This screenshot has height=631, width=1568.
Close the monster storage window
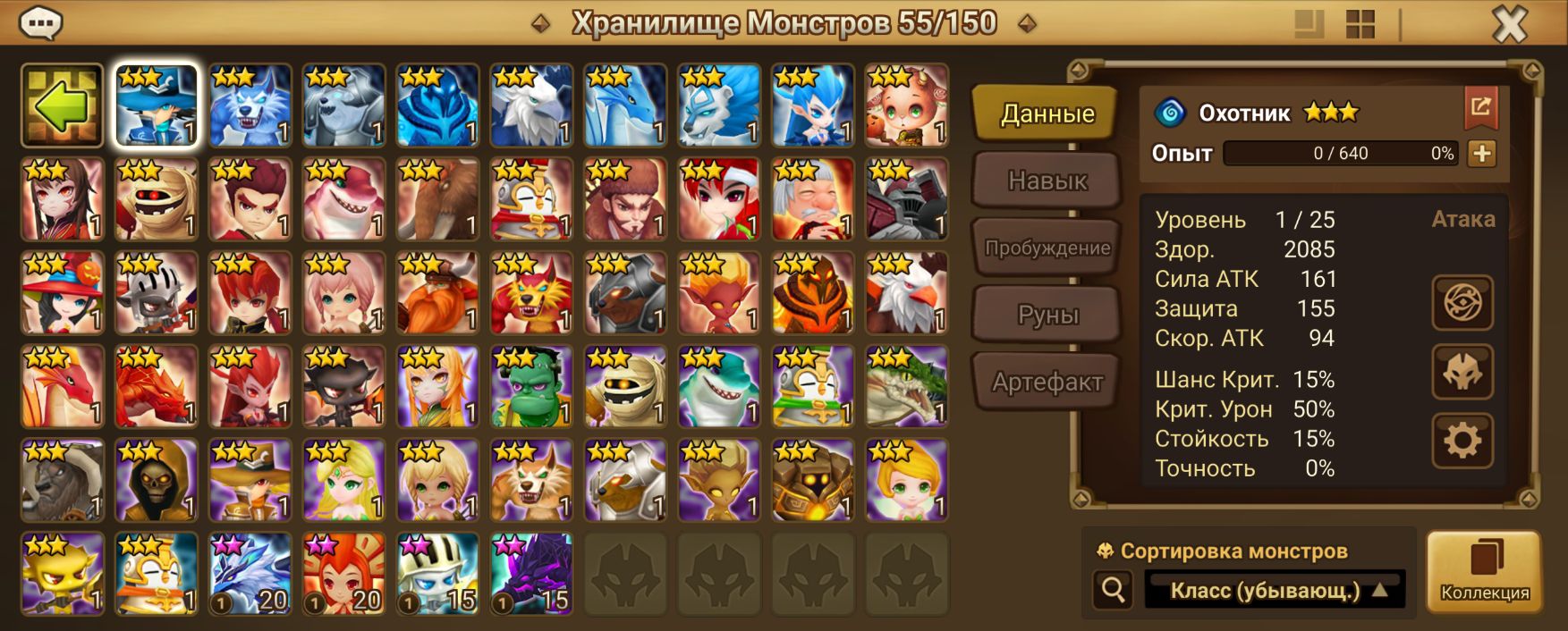click(1510, 25)
